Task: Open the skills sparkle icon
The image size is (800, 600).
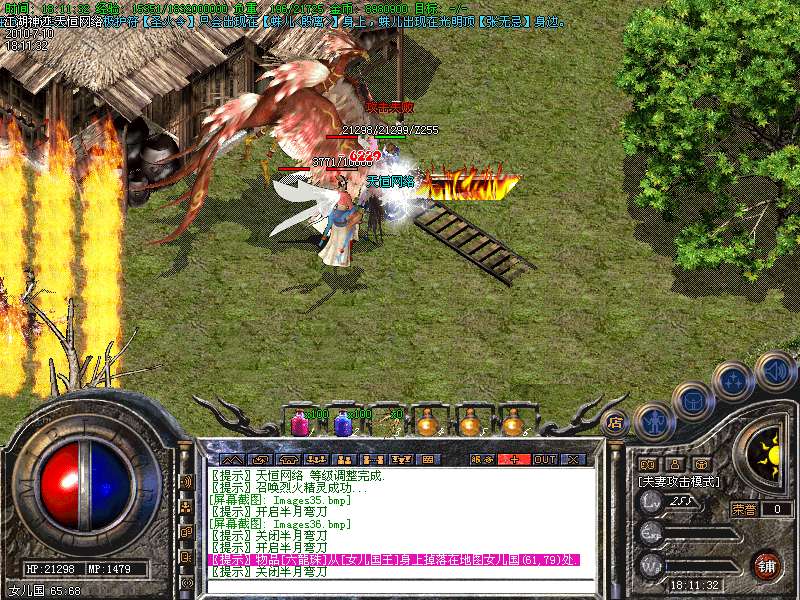Action: click(735, 381)
